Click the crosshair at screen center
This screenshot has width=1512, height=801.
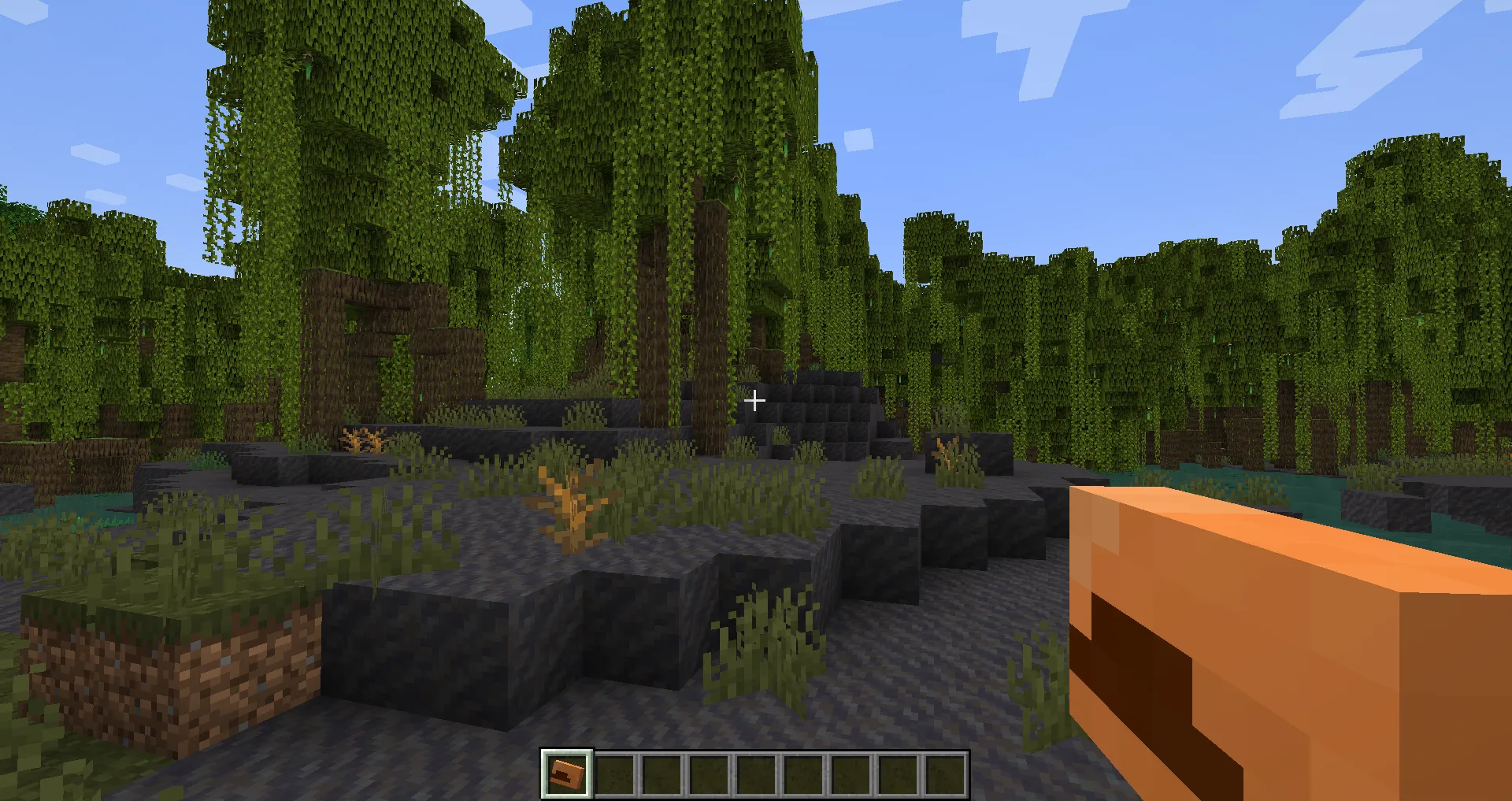[x=754, y=401]
